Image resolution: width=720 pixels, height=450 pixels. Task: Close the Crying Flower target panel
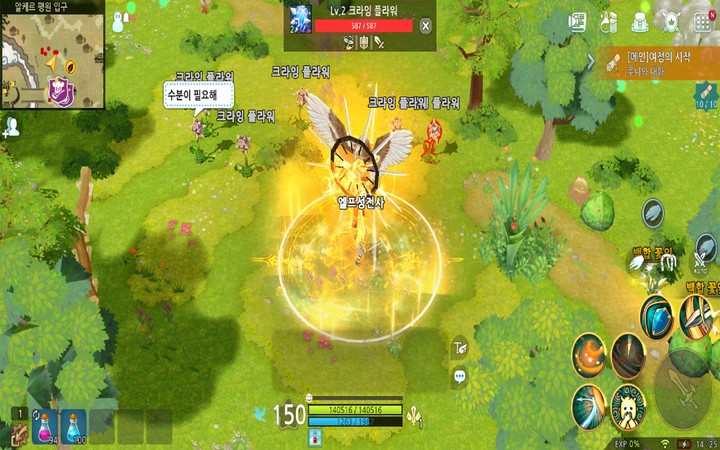426,27
